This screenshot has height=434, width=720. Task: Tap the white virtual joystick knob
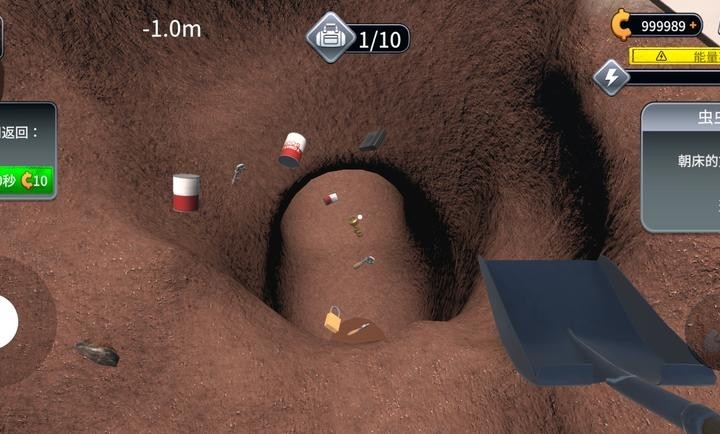6,321
